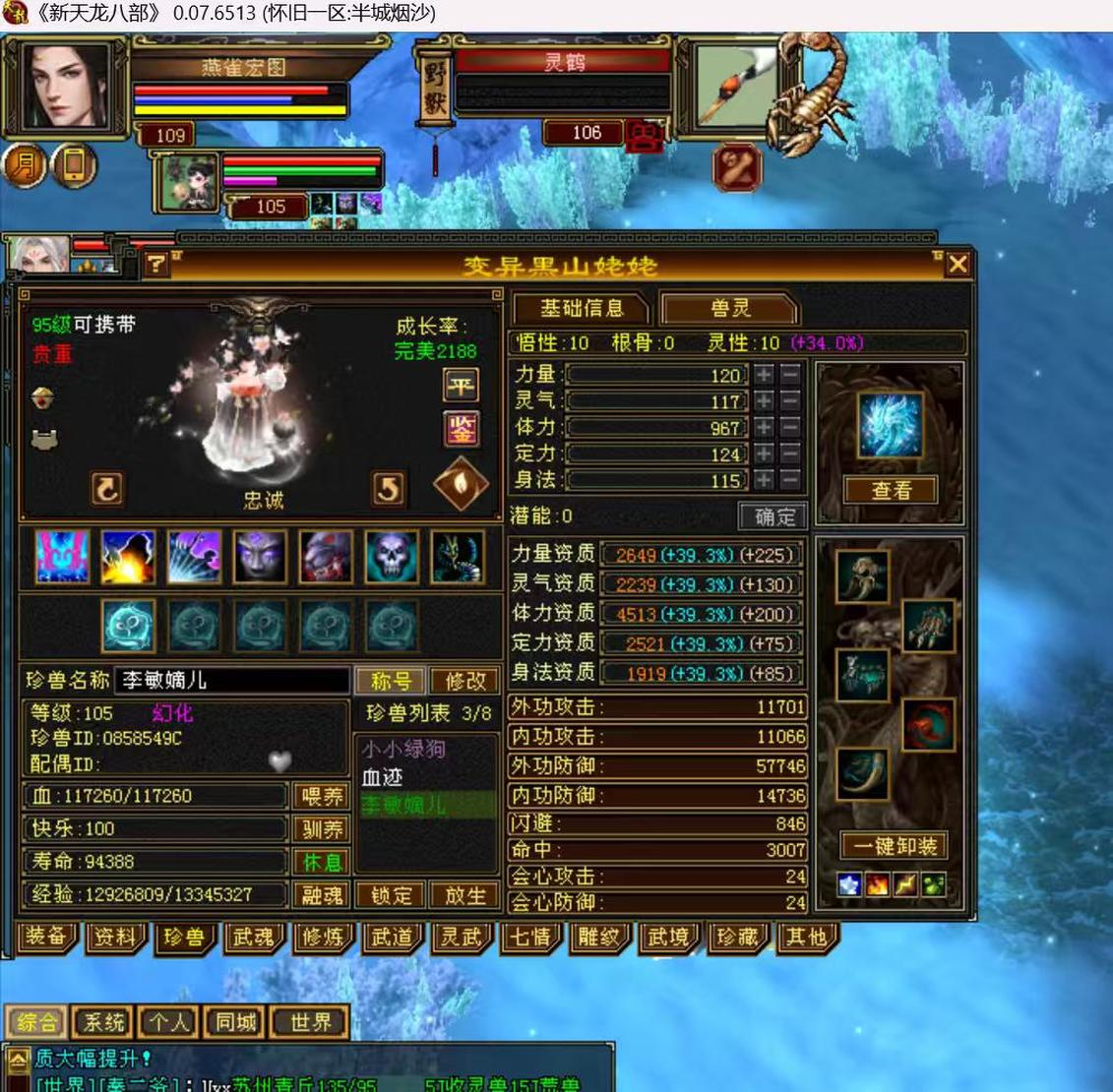1113x1092 pixels.
Task: Release the pet with 放生
Action: [x=464, y=895]
